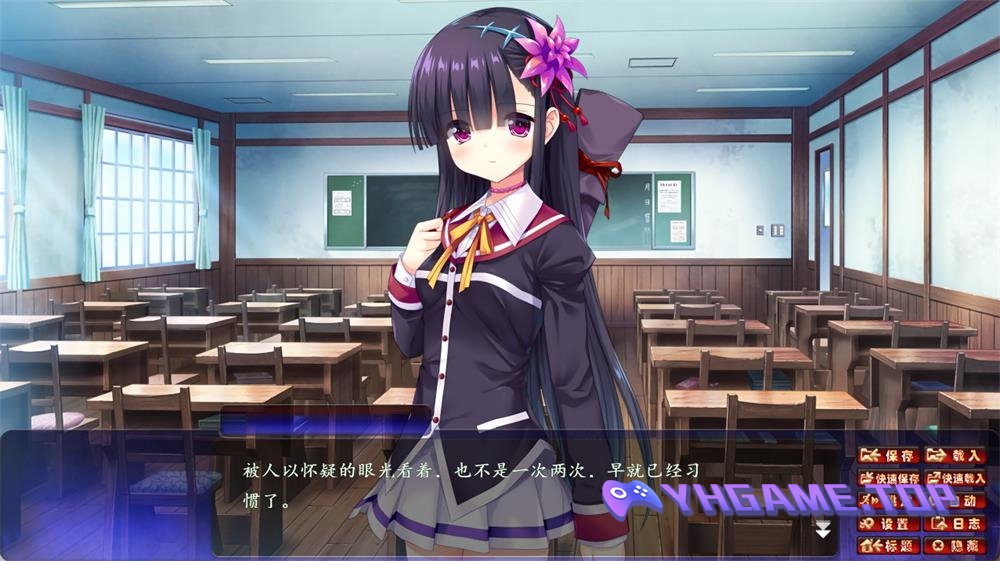Open the 载入 (Load) menu
The height and width of the screenshot is (561, 1000).
click(955, 456)
